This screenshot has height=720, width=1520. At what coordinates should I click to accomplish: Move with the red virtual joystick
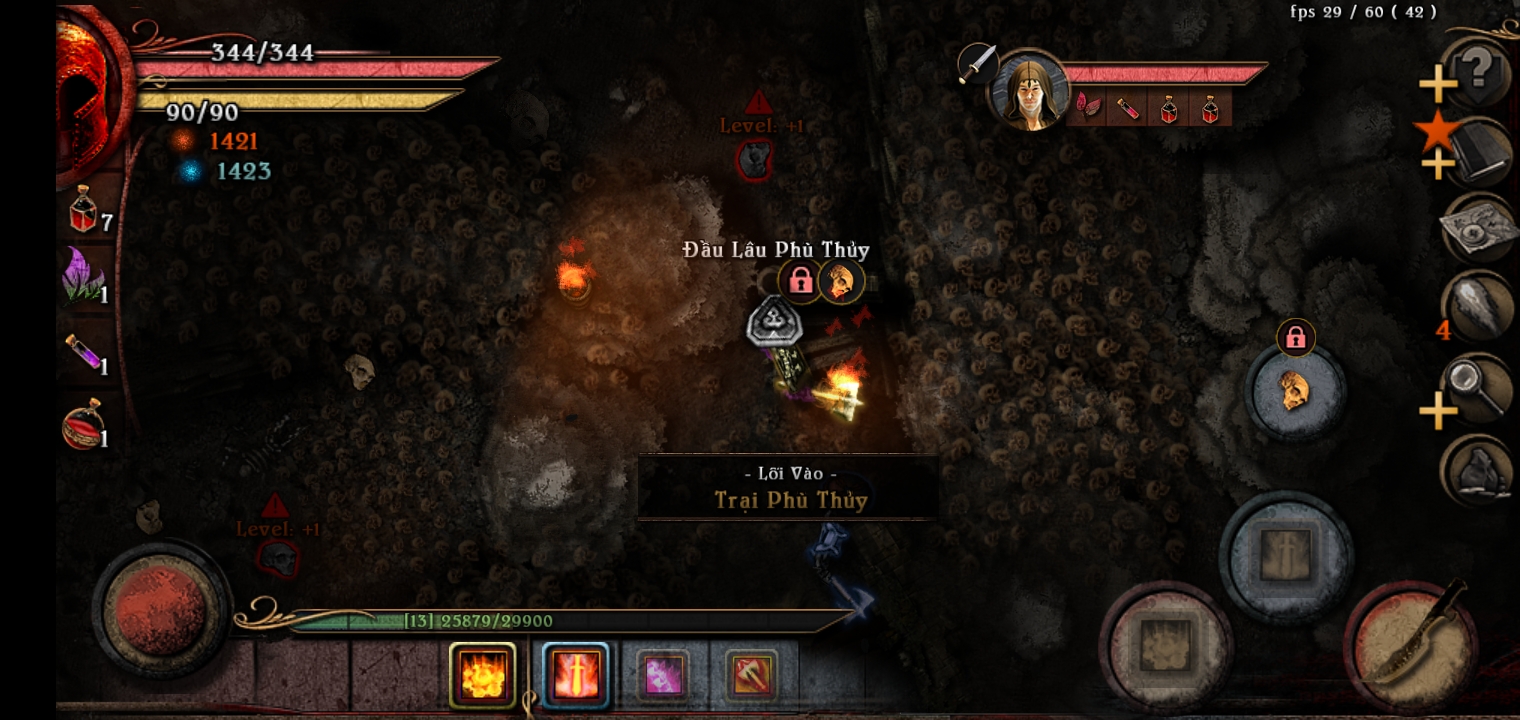coord(160,608)
